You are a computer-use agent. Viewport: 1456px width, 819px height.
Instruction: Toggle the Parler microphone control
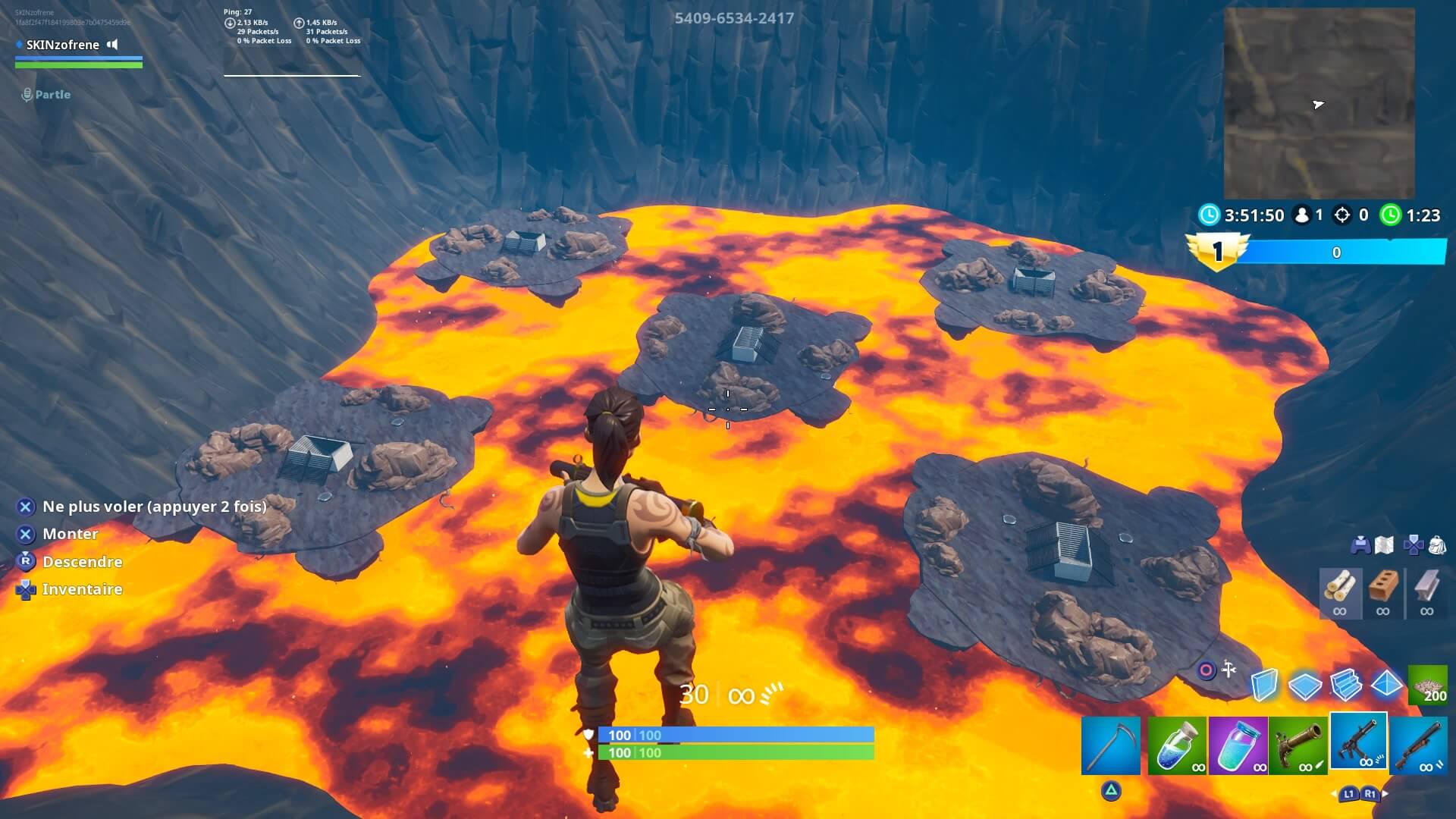point(27,94)
